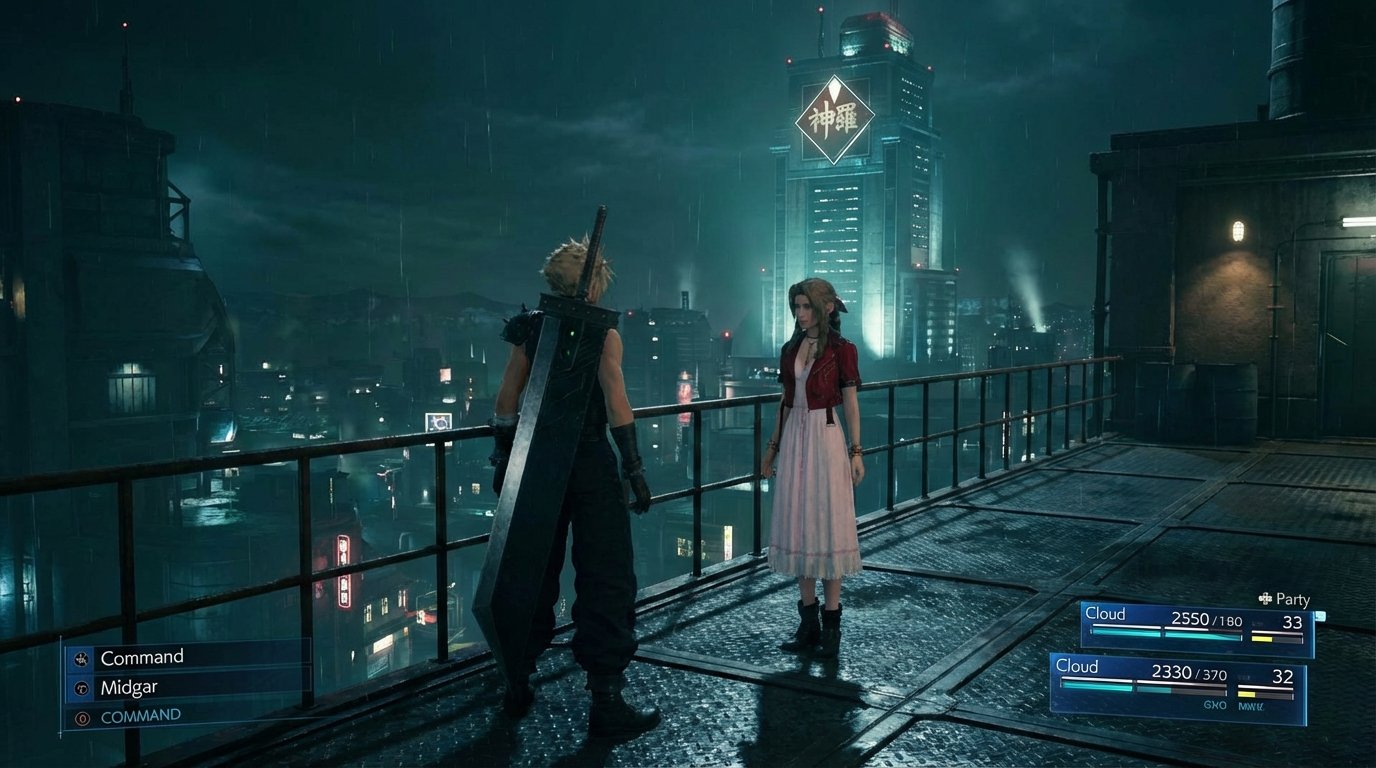Click the HP value 2330/370
The height and width of the screenshot is (768, 1376).
1190,674
